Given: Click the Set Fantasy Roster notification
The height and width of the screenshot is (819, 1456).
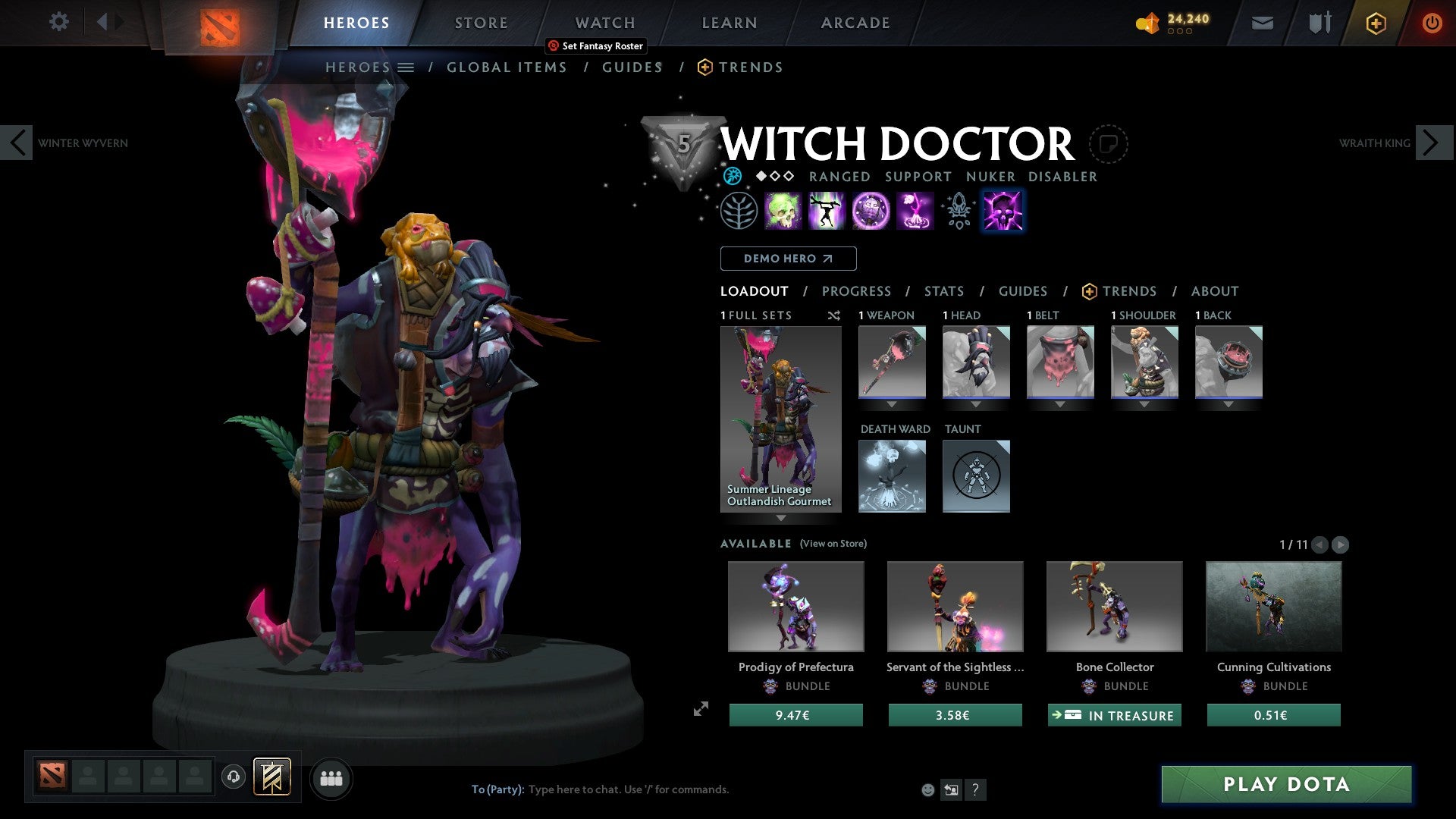Looking at the screenshot, I should coord(595,46).
